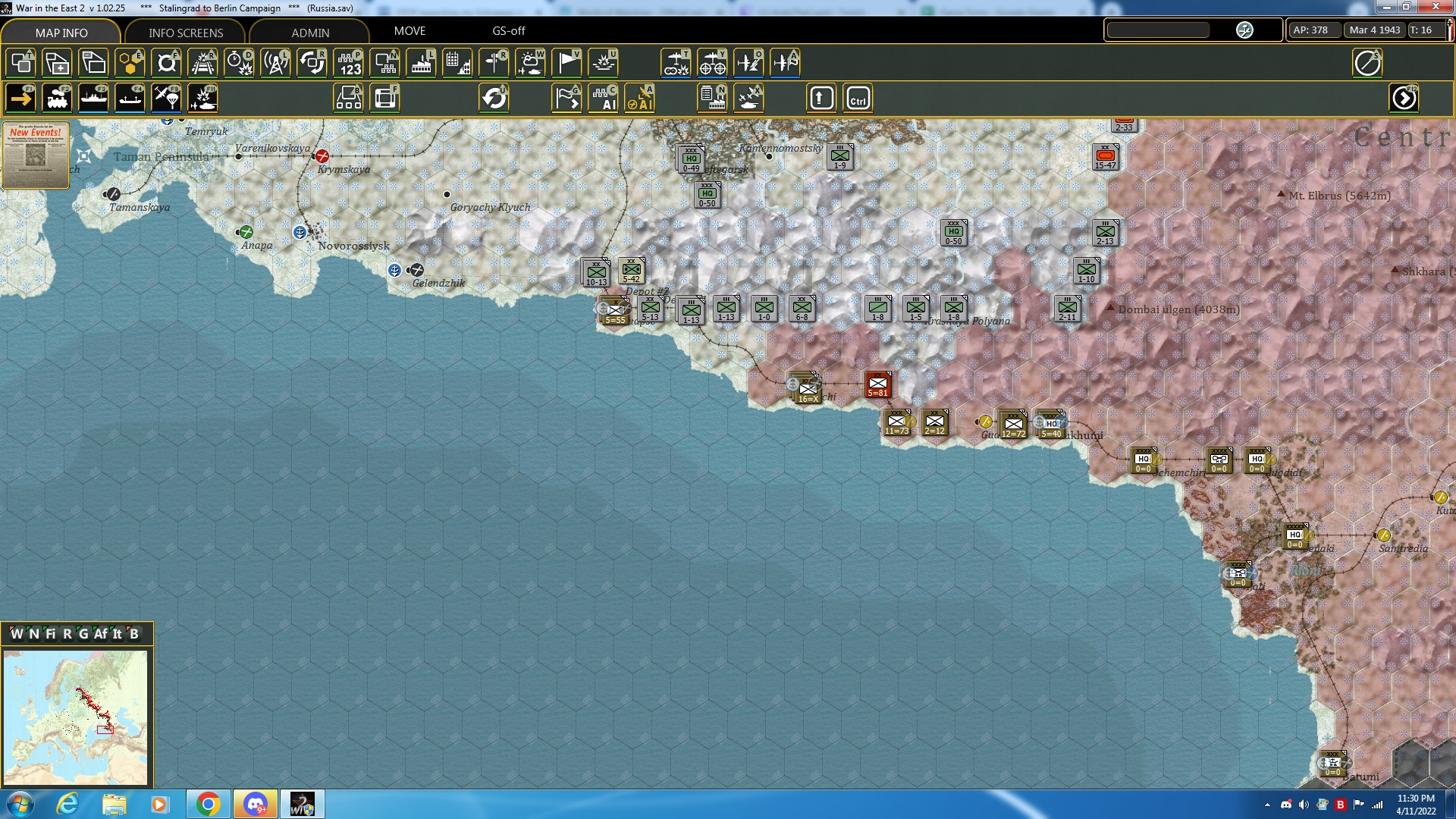The width and height of the screenshot is (1456, 819).
Task: Select the amphibious transport mode icon
Action: click(130, 97)
